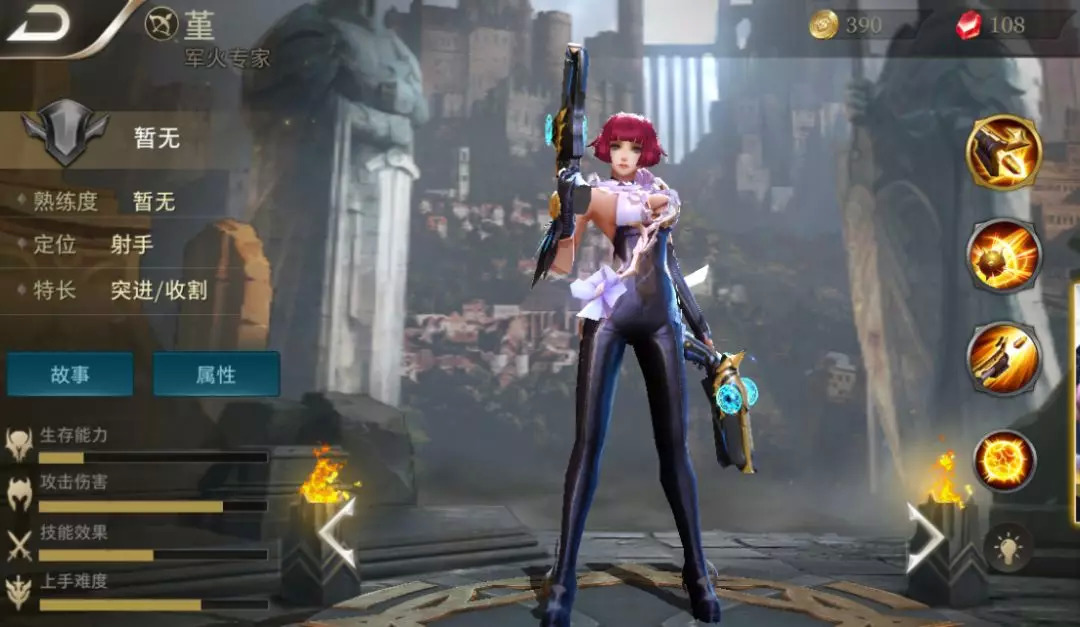
Task: Open the gold coin balance
Action: click(x=847, y=25)
